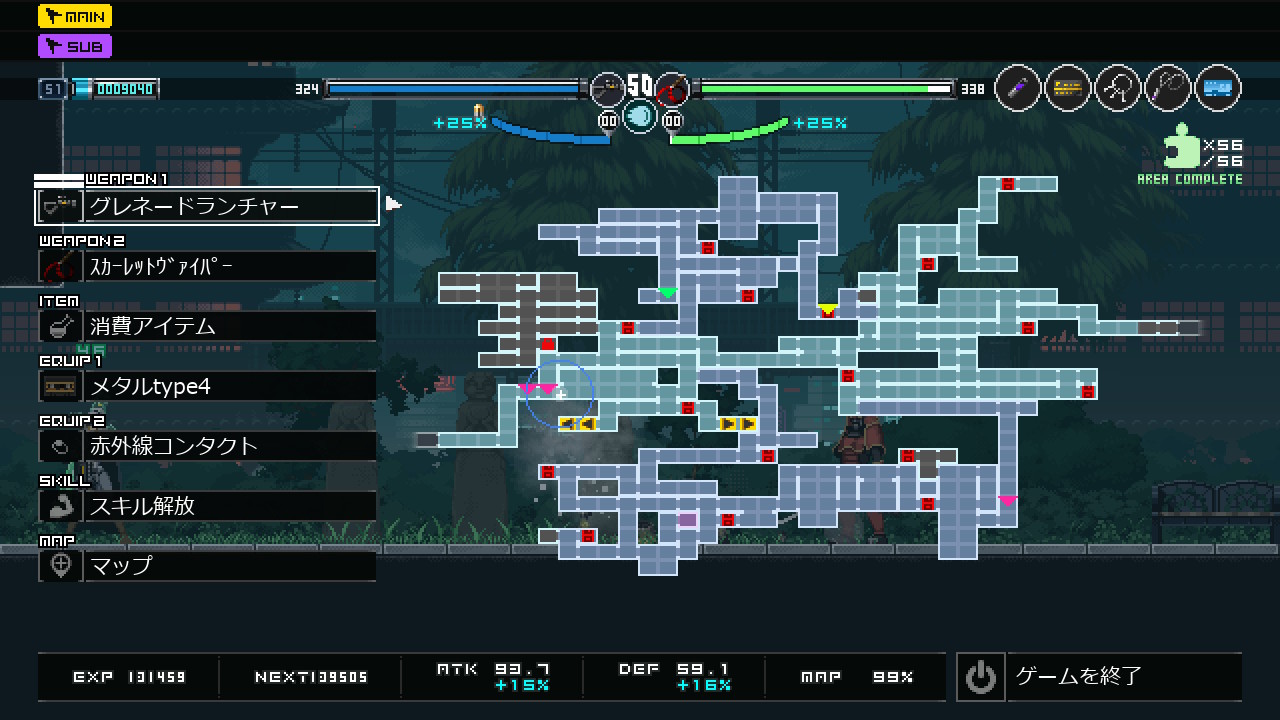Choose the 消費アイテム item entry

pos(207,326)
